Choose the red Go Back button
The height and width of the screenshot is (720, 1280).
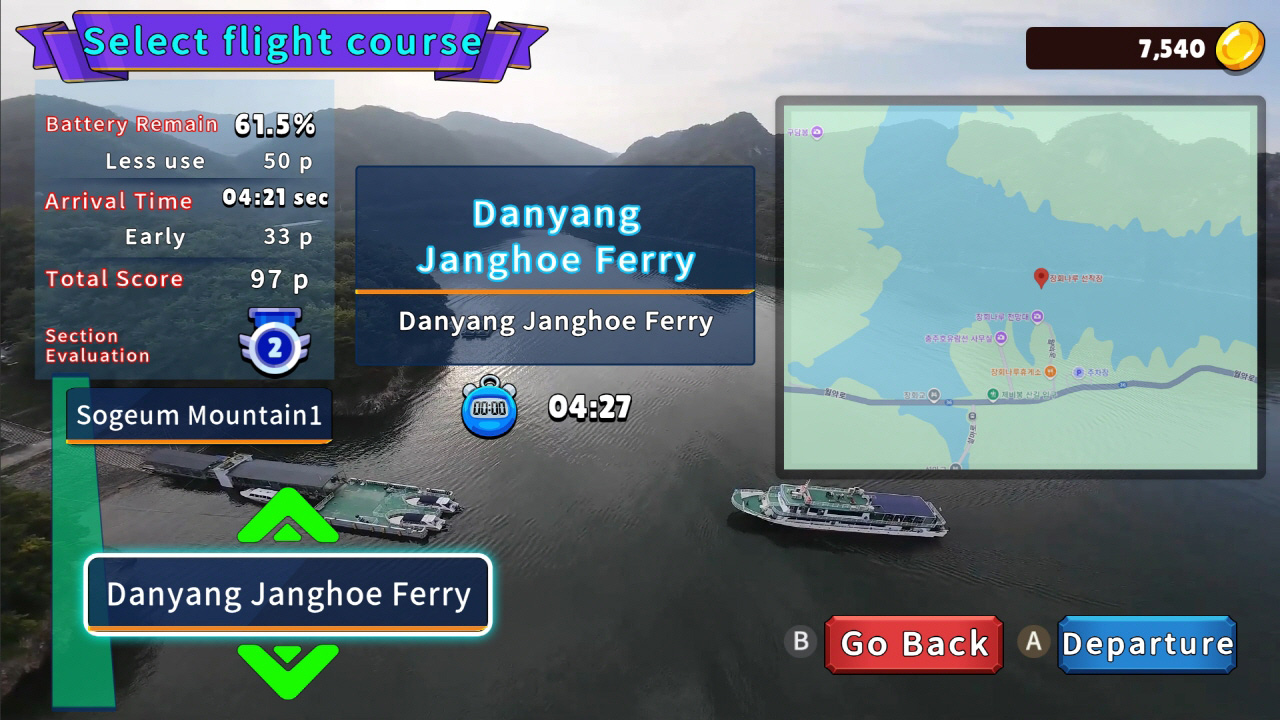point(914,644)
